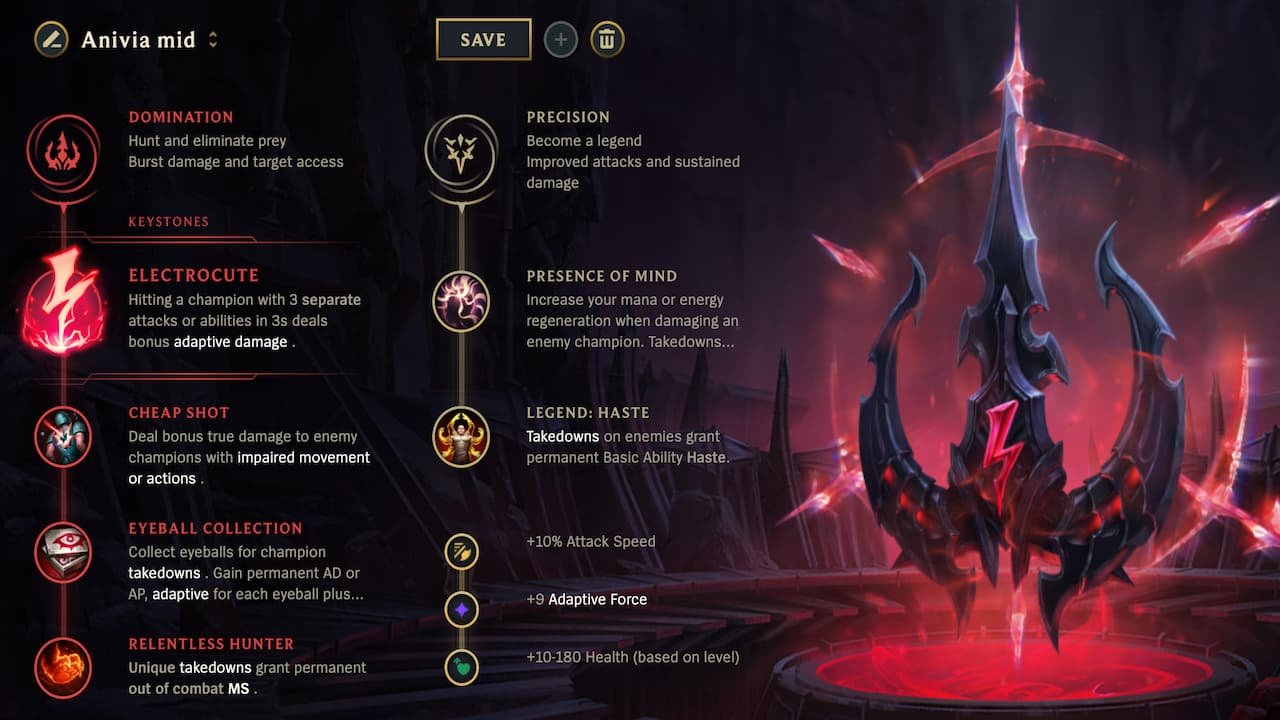Click the Domination tree icon
The height and width of the screenshot is (720, 1280).
(x=61, y=155)
